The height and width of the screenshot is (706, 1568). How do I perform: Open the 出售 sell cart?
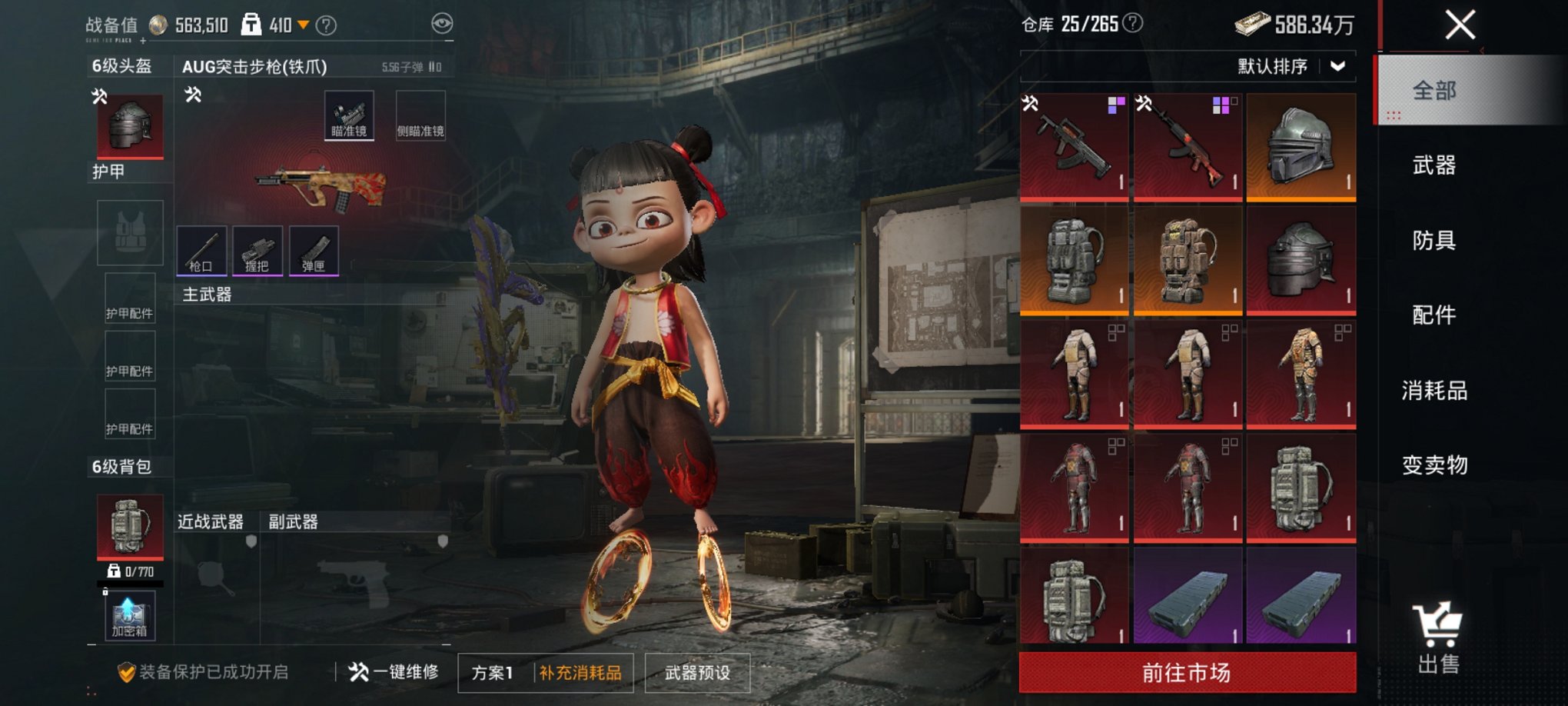tap(1437, 638)
